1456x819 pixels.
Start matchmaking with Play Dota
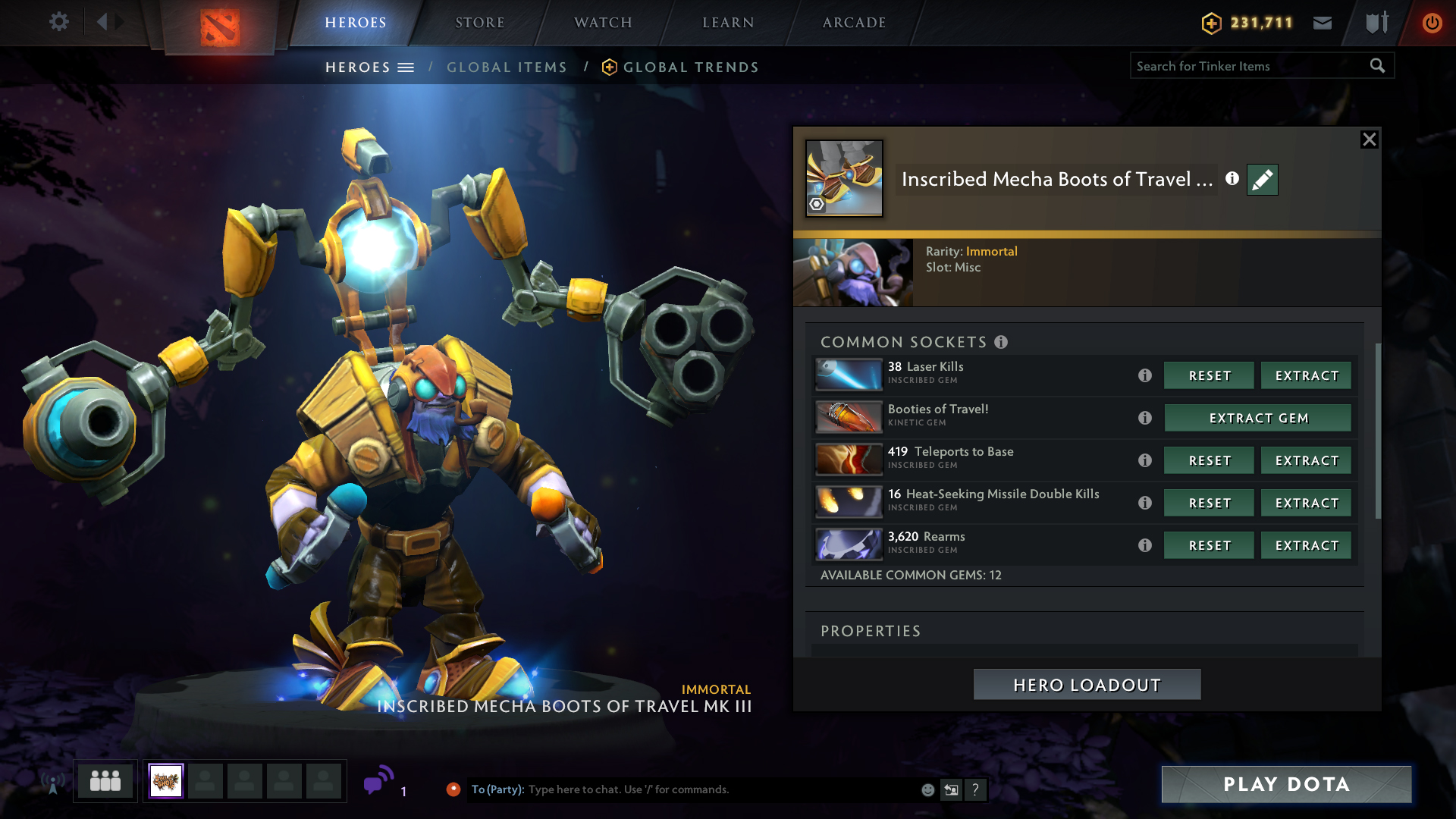[x=1286, y=784]
